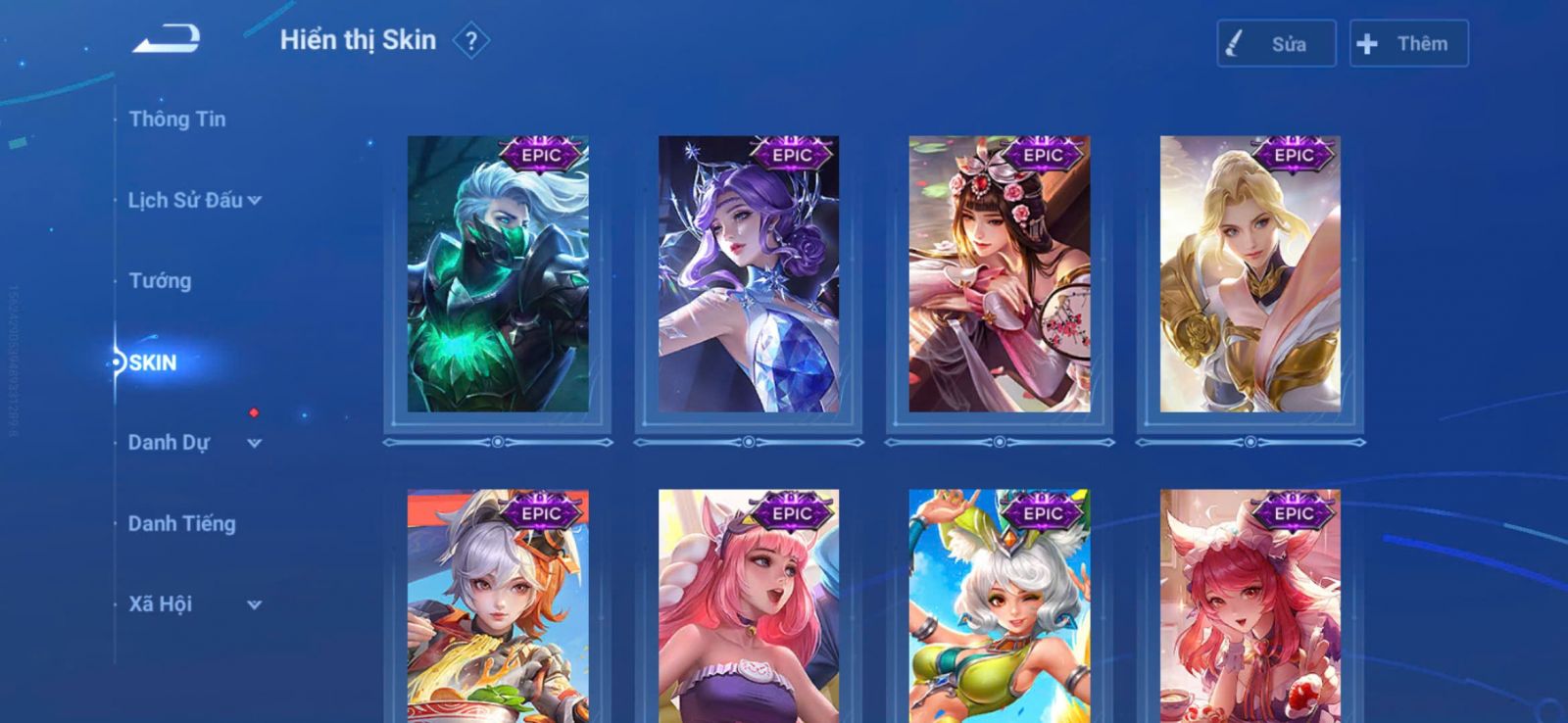Show the Danh Tiếng tab
Viewport: 1568px width, 723px height.
[181, 524]
